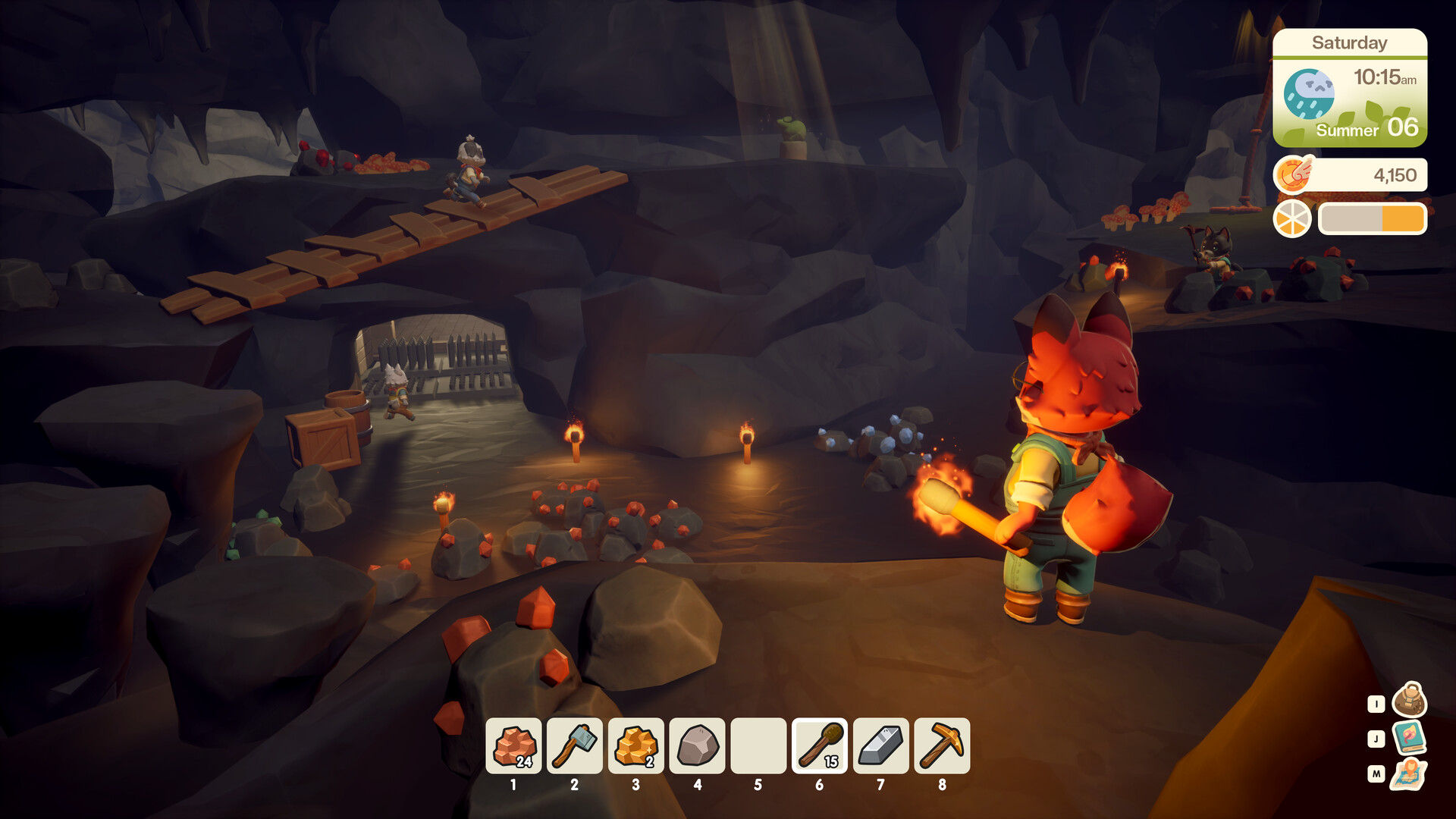The width and height of the screenshot is (1456, 819).
Task: Select the iron bar in hotbar slot 7
Action: coord(880,746)
